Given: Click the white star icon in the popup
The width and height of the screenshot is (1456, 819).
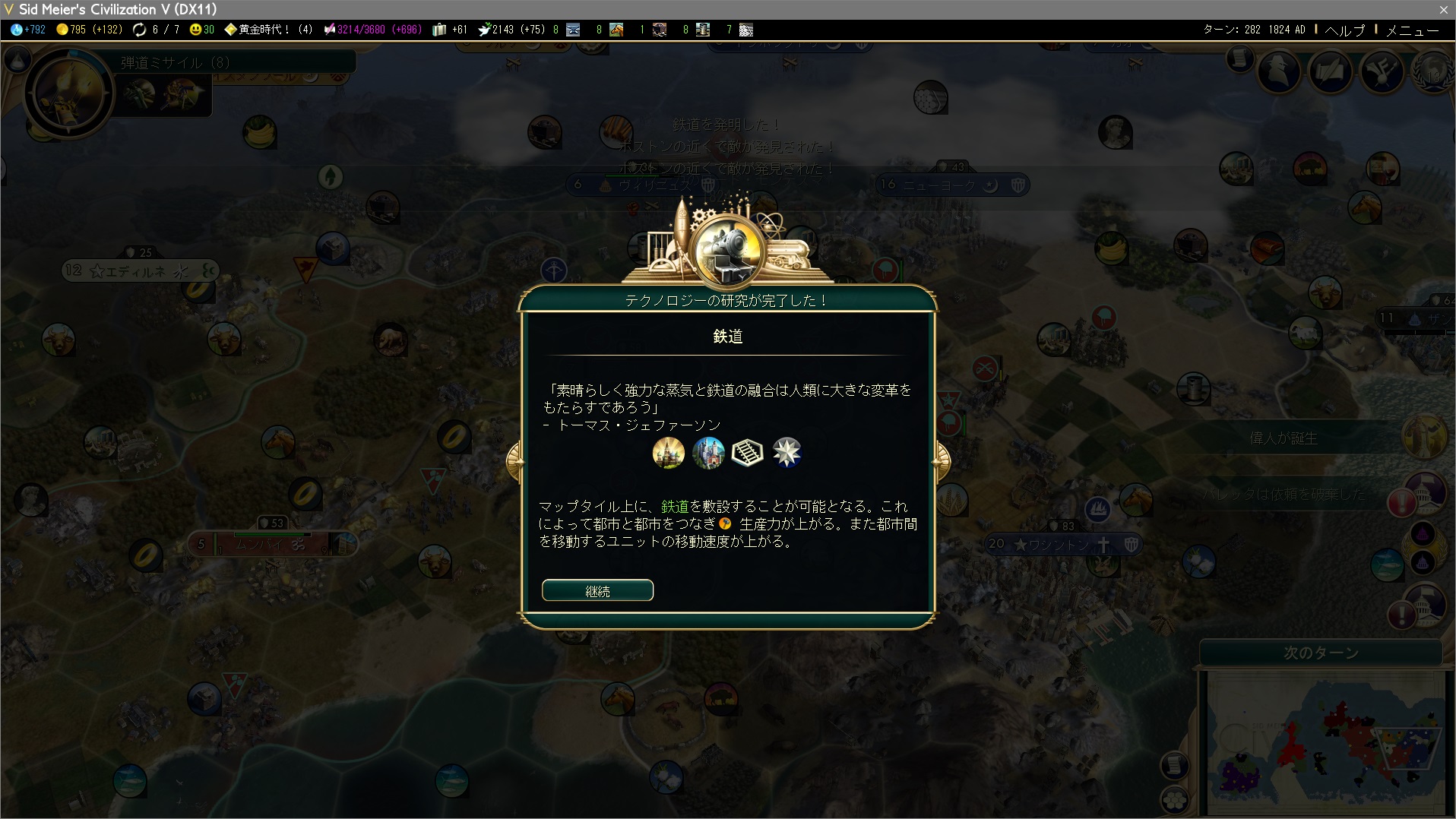Looking at the screenshot, I should pos(787,453).
